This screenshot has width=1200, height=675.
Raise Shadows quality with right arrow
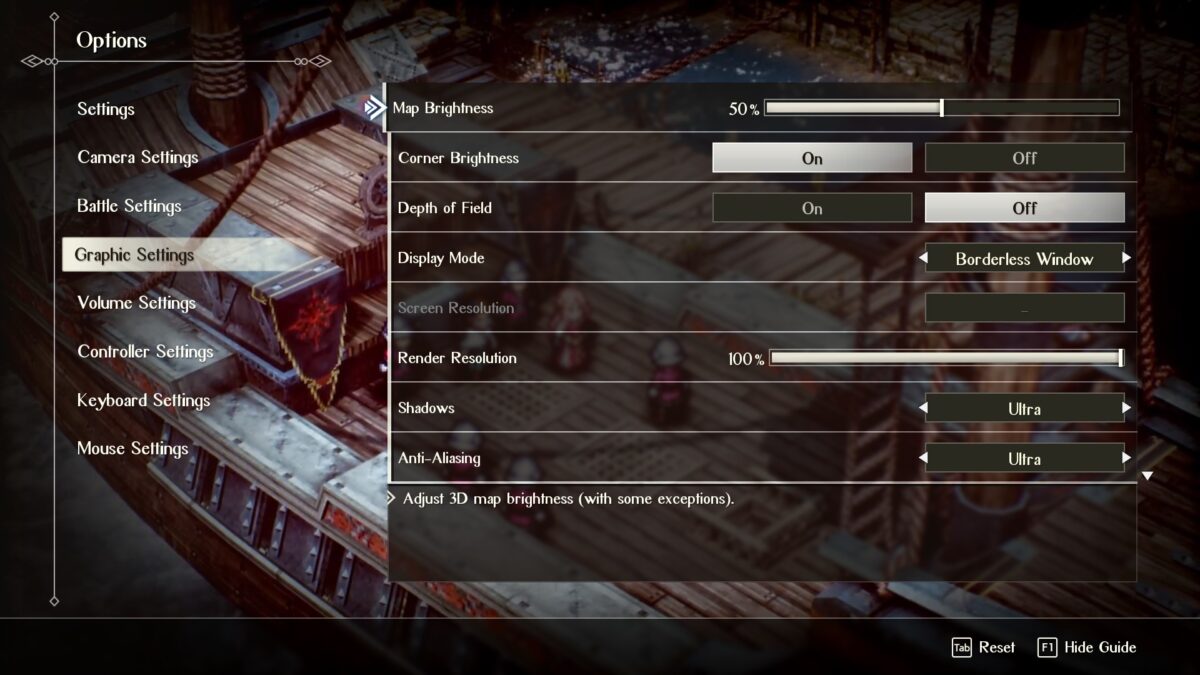click(1127, 408)
